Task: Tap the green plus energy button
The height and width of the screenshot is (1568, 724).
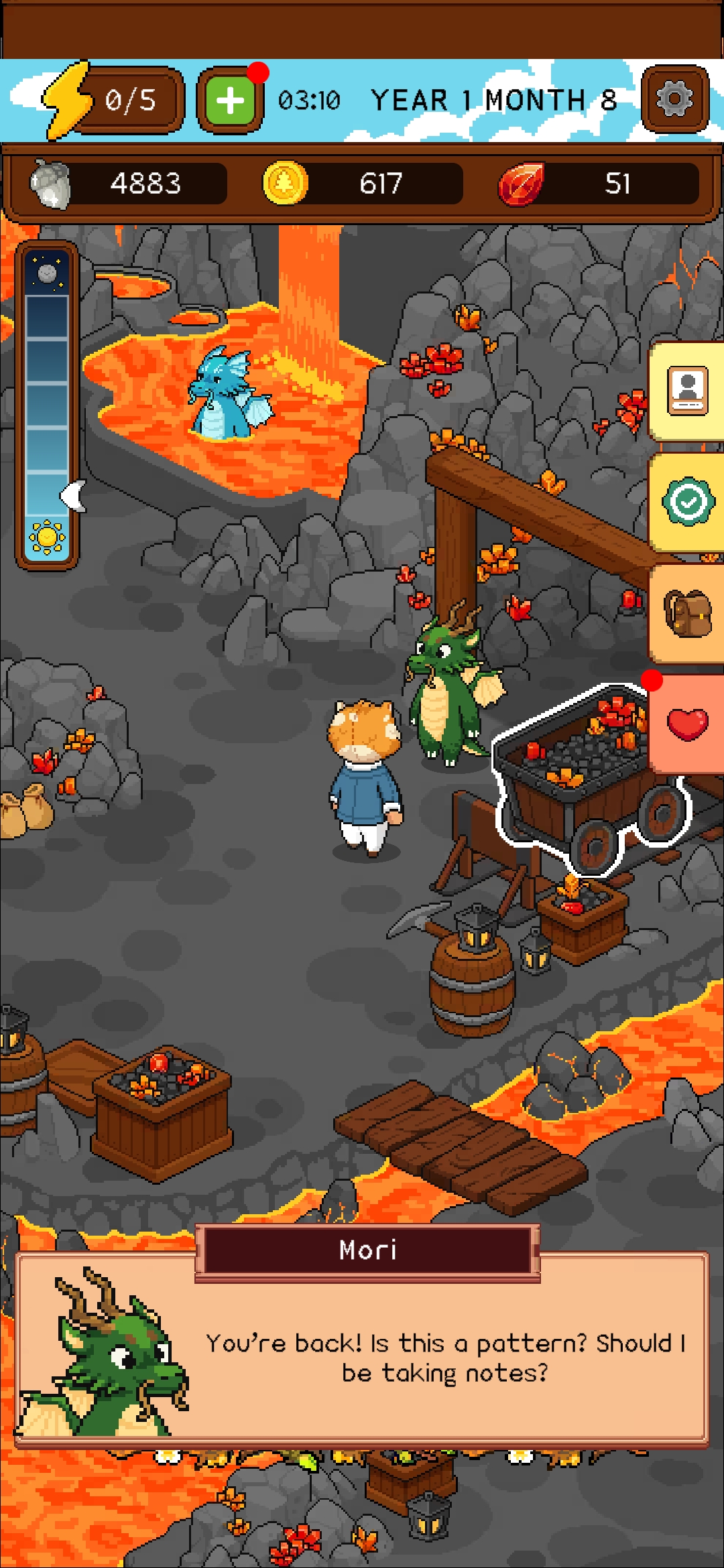Action: [230, 101]
